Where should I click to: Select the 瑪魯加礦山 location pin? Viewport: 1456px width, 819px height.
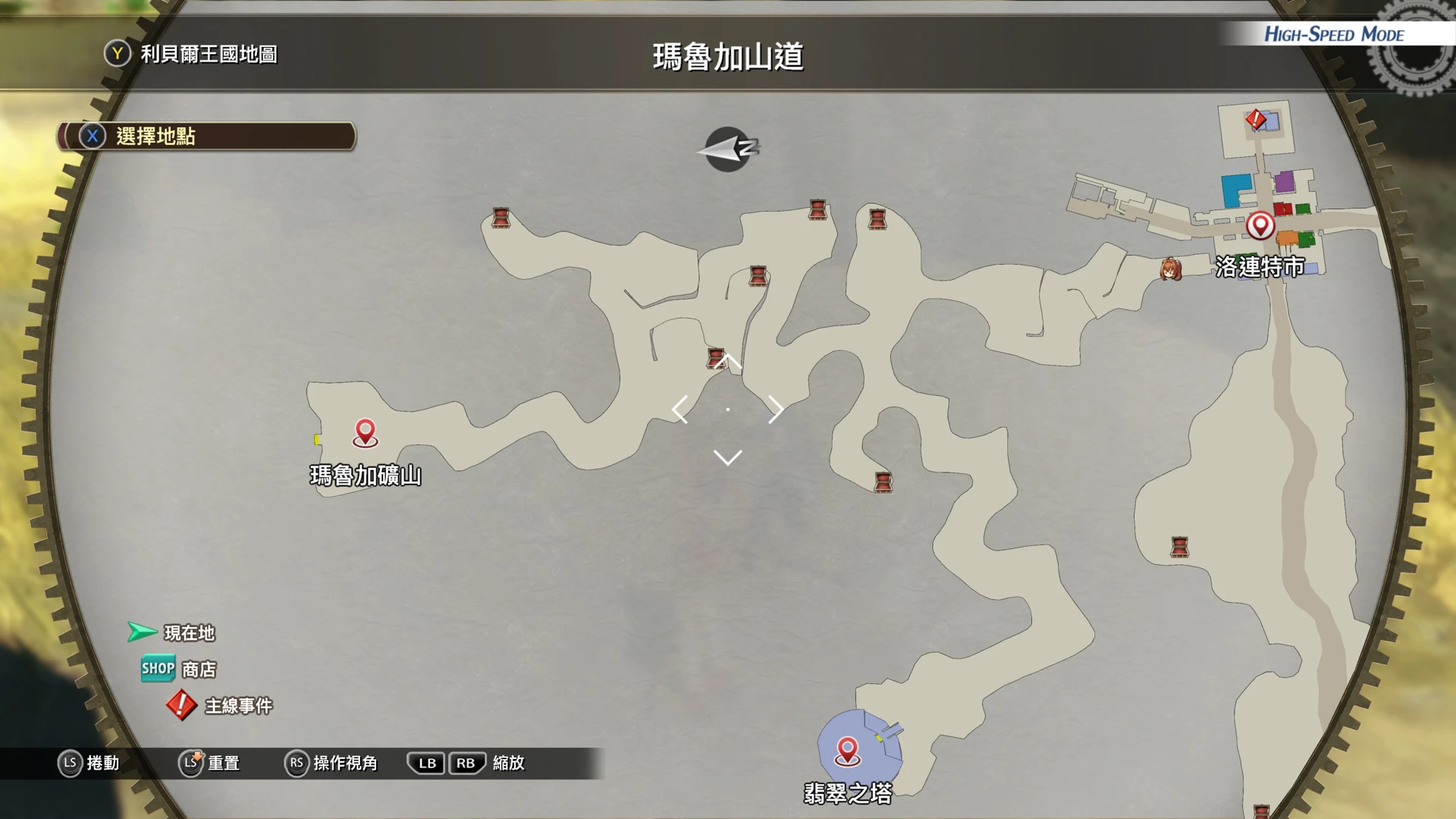coord(366,432)
